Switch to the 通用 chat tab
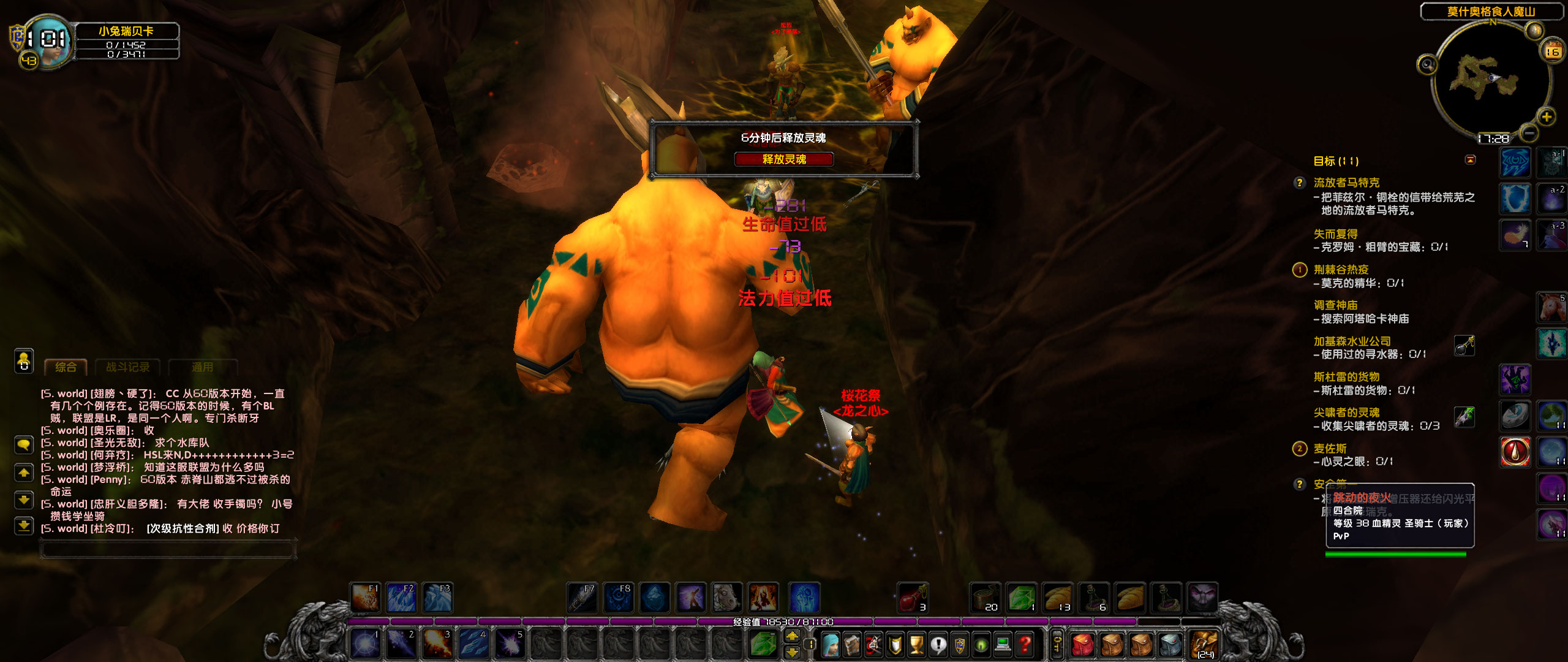The width and height of the screenshot is (1568, 662). 202,367
